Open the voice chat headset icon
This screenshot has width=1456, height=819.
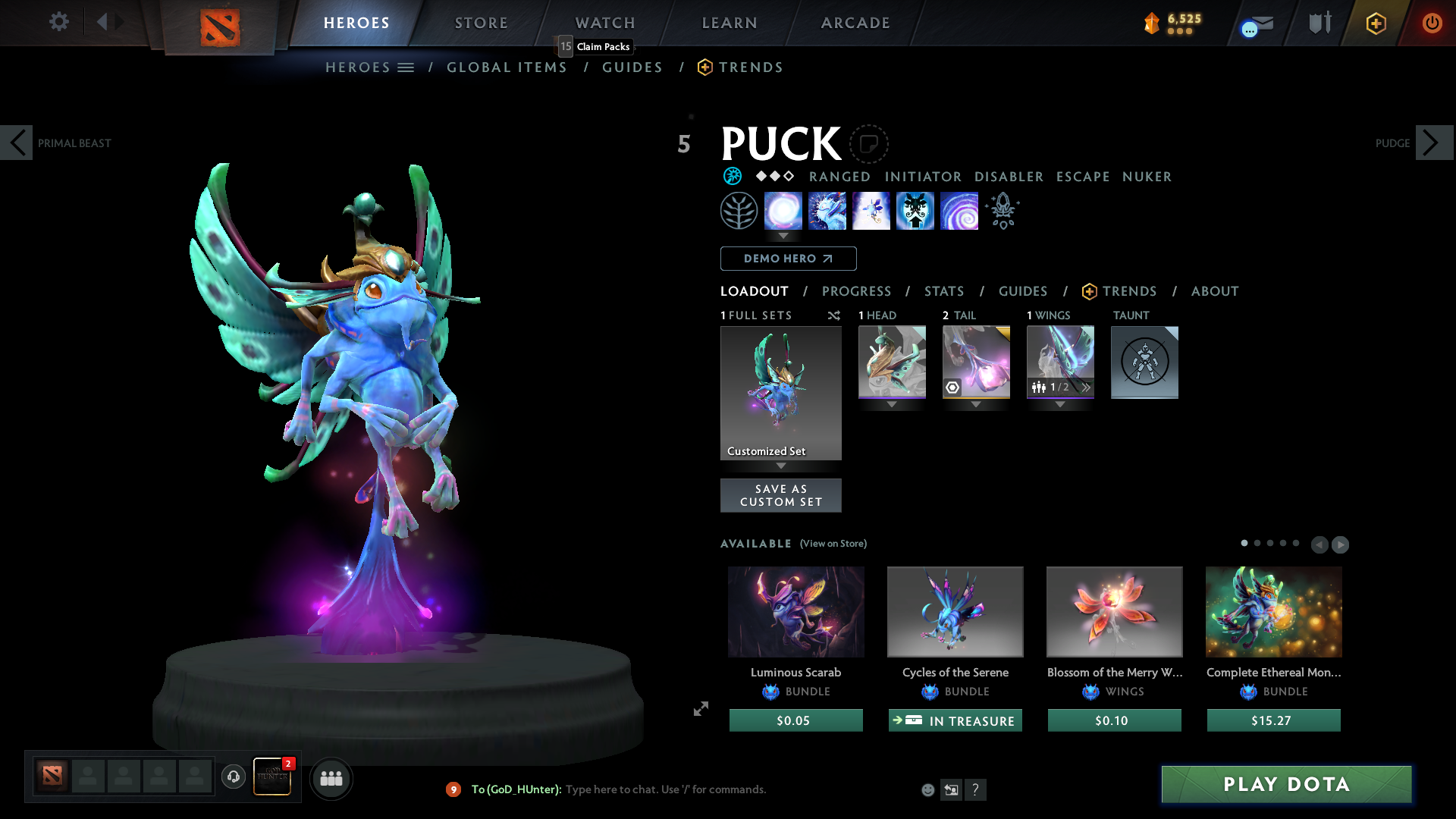[x=234, y=777]
